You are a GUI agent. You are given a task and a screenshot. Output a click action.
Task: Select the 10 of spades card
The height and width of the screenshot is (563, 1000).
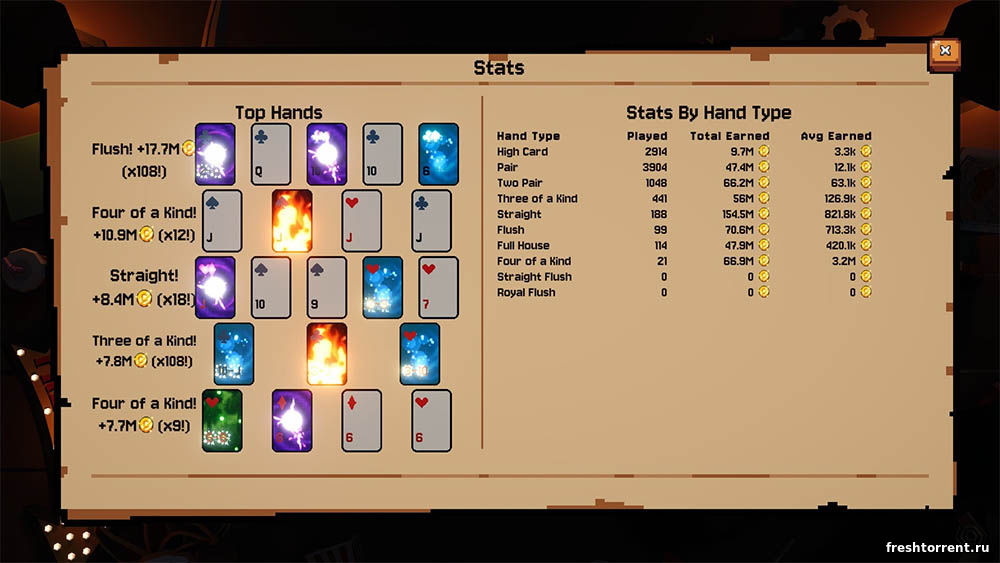271,288
